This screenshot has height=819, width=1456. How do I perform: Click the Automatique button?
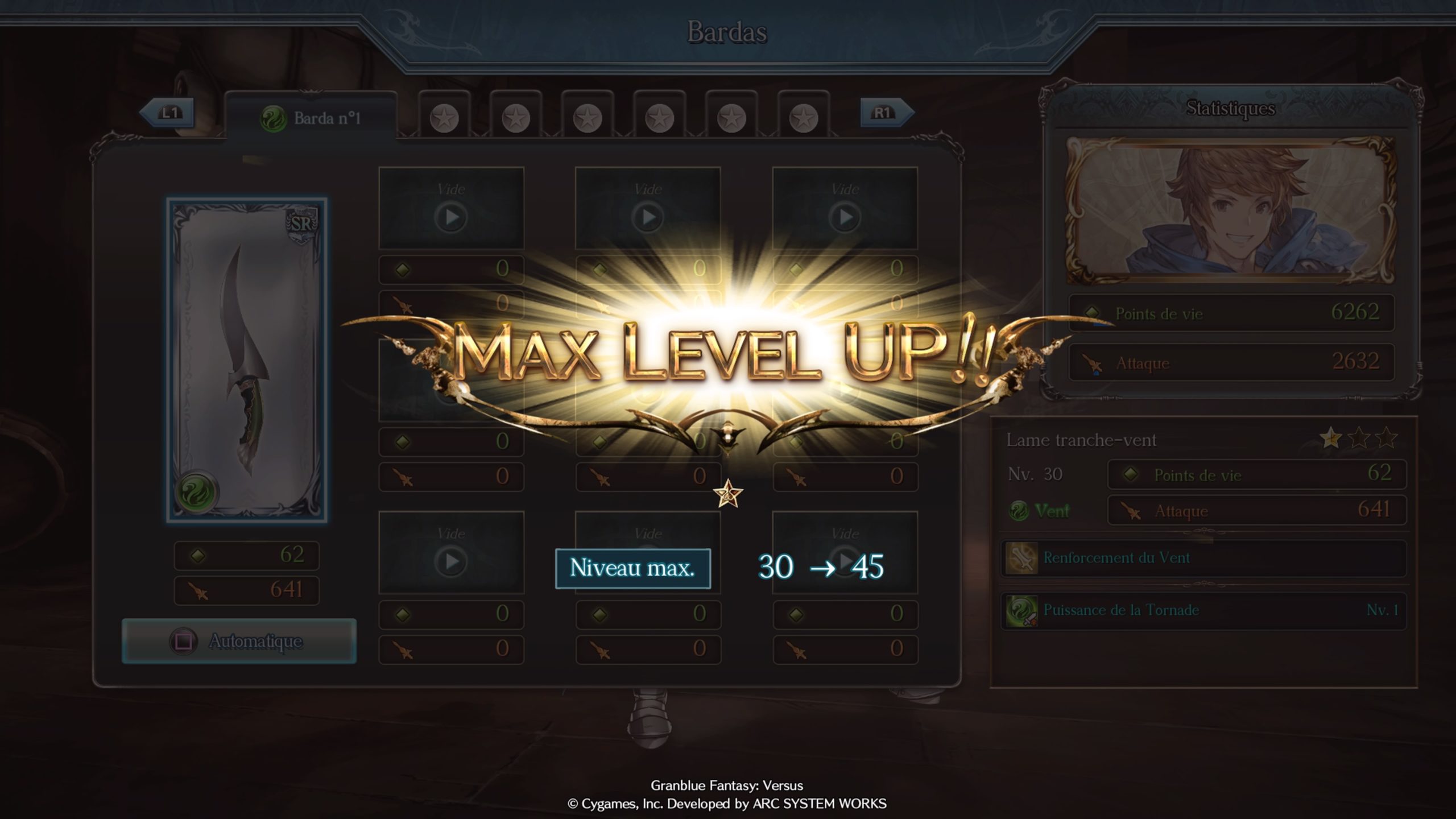coord(239,641)
